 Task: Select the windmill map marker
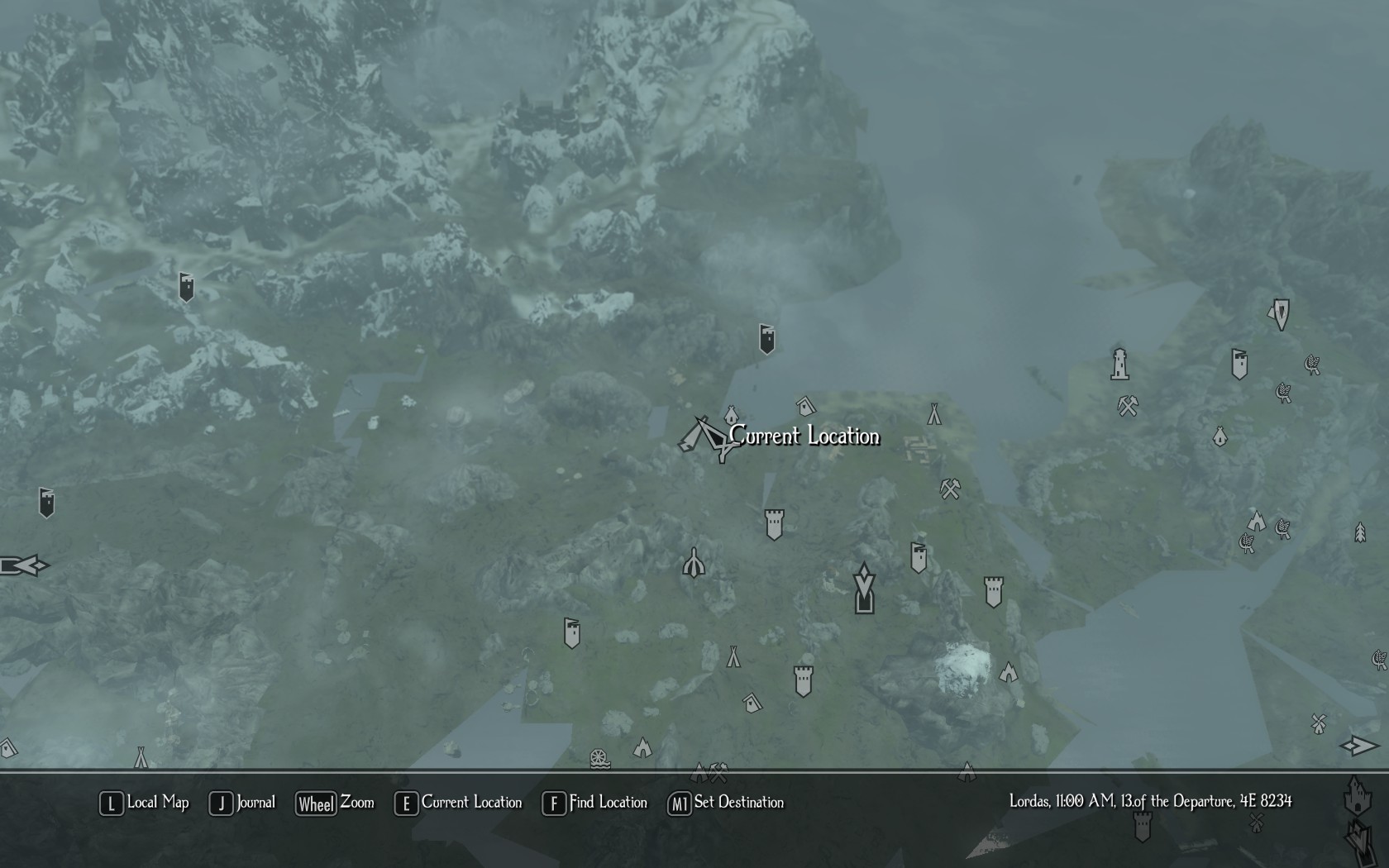(x=1319, y=723)
